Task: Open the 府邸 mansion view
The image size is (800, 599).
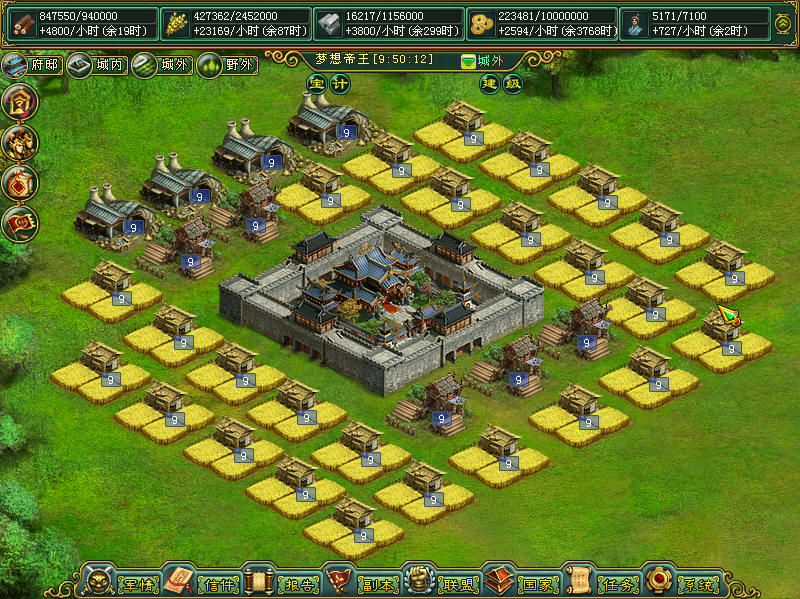Action: [30, 66]
